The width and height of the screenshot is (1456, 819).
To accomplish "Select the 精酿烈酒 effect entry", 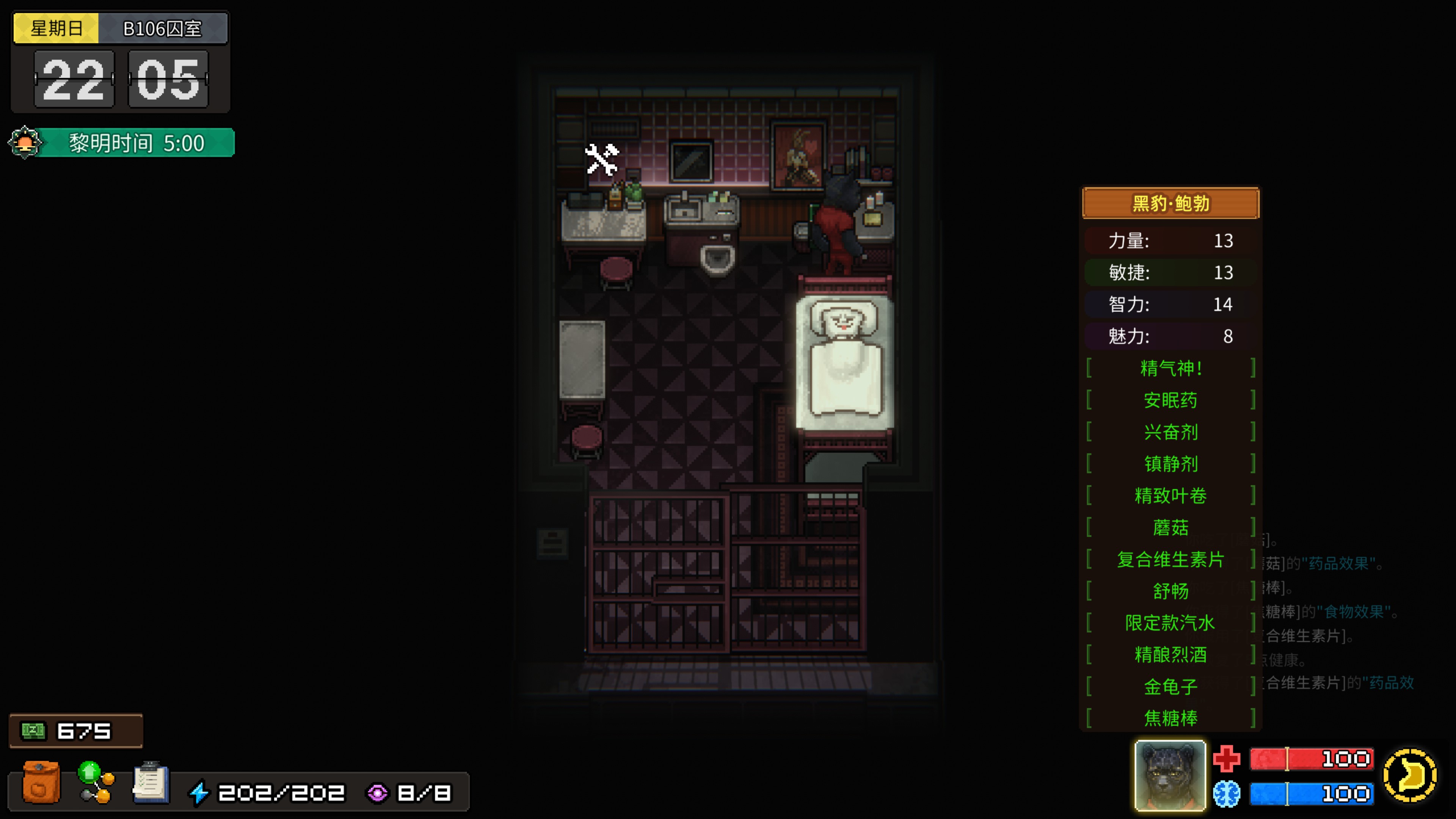I will pyautogui.click(x=1170, y=654).
